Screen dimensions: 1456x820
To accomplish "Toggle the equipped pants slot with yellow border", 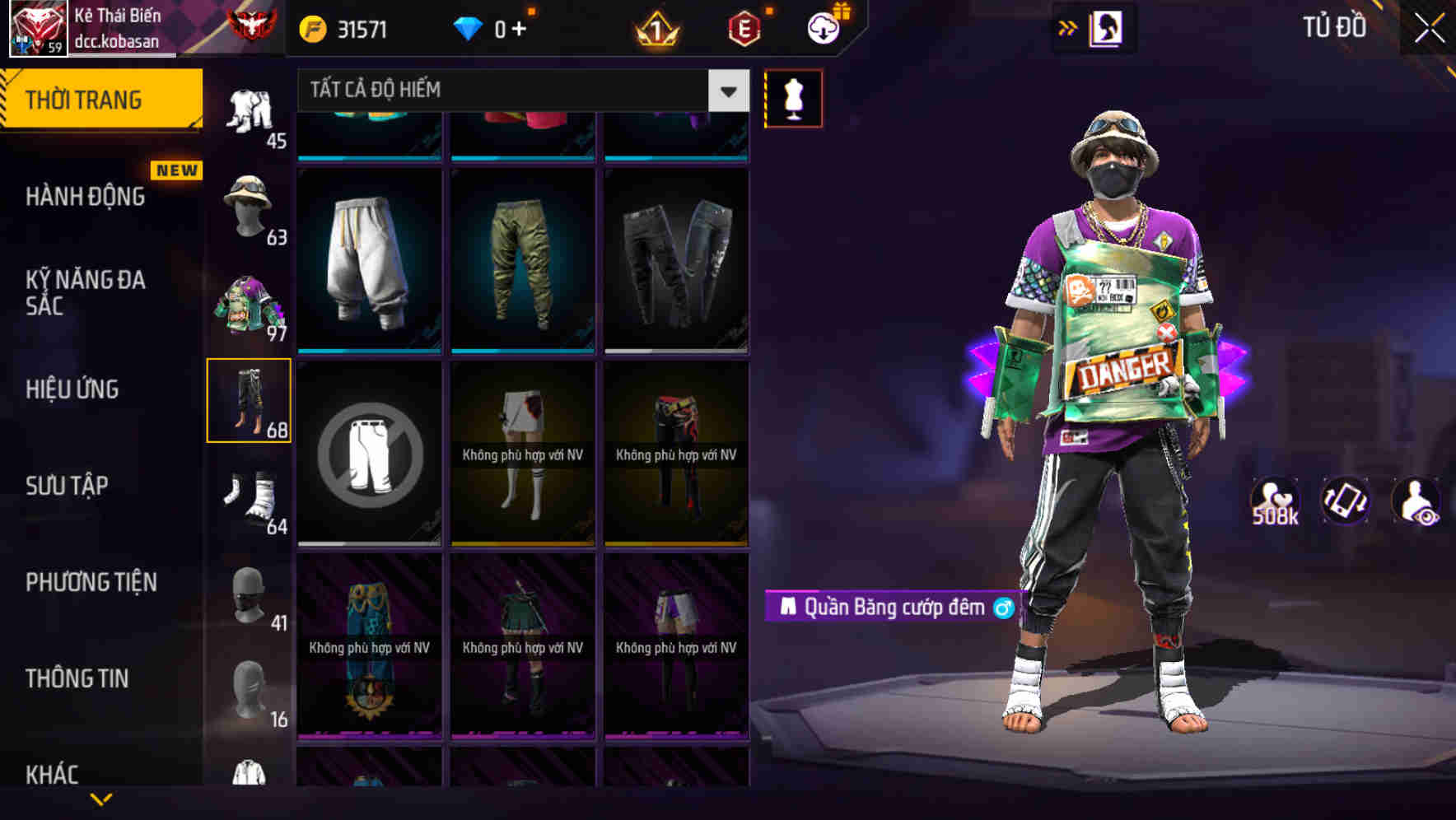I will pyautogui.click(x=250, y=399).
